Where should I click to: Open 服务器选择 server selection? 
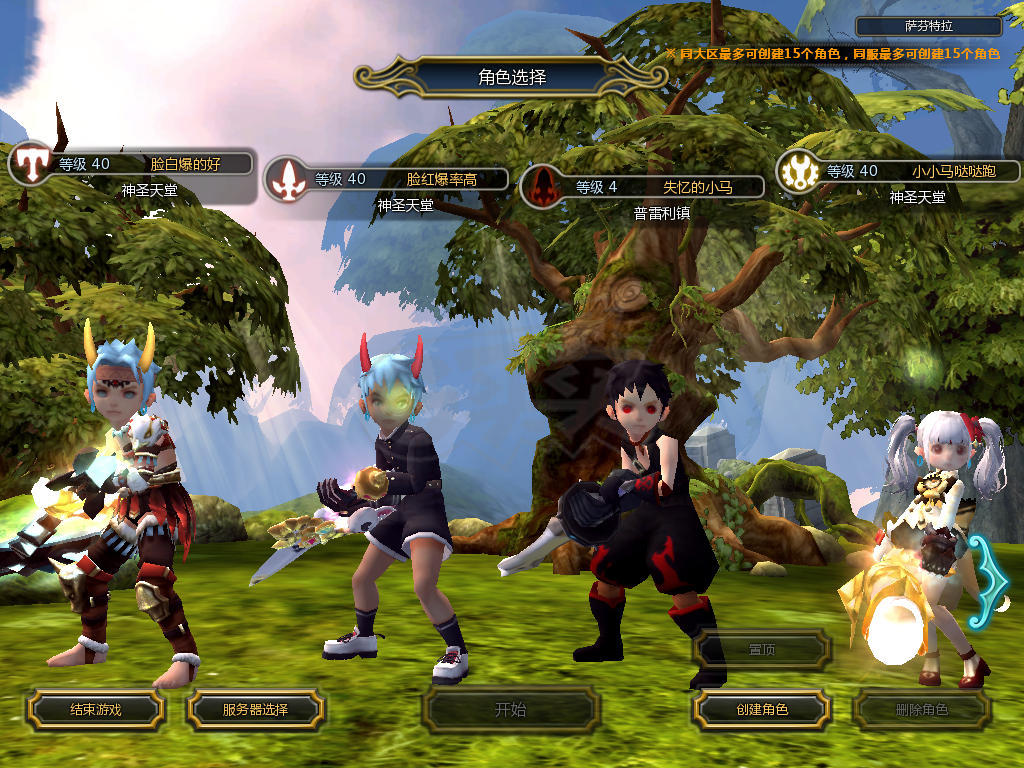pos(255,710)
